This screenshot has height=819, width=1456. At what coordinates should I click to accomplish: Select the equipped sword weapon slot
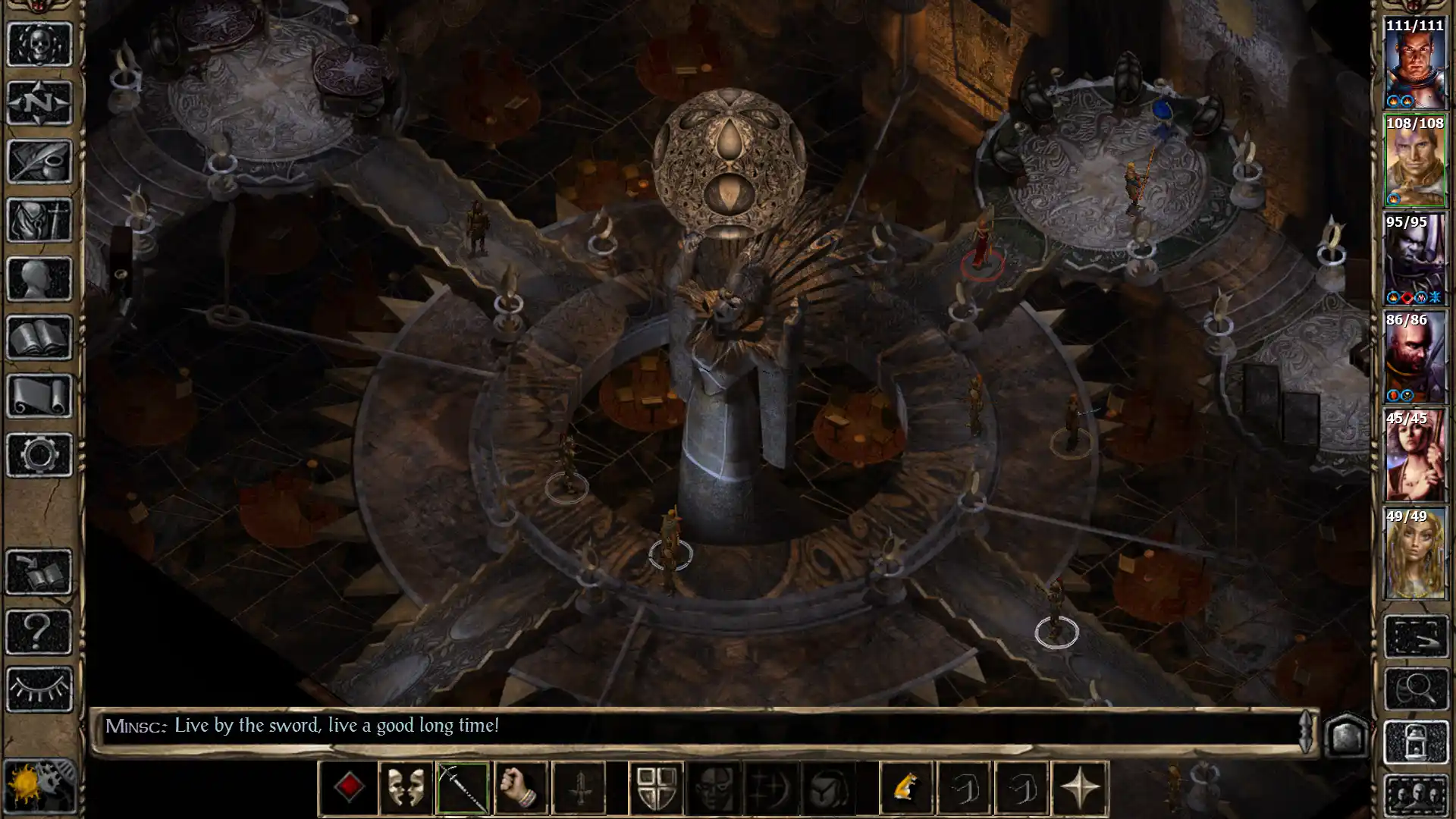(x=462, y=786)
